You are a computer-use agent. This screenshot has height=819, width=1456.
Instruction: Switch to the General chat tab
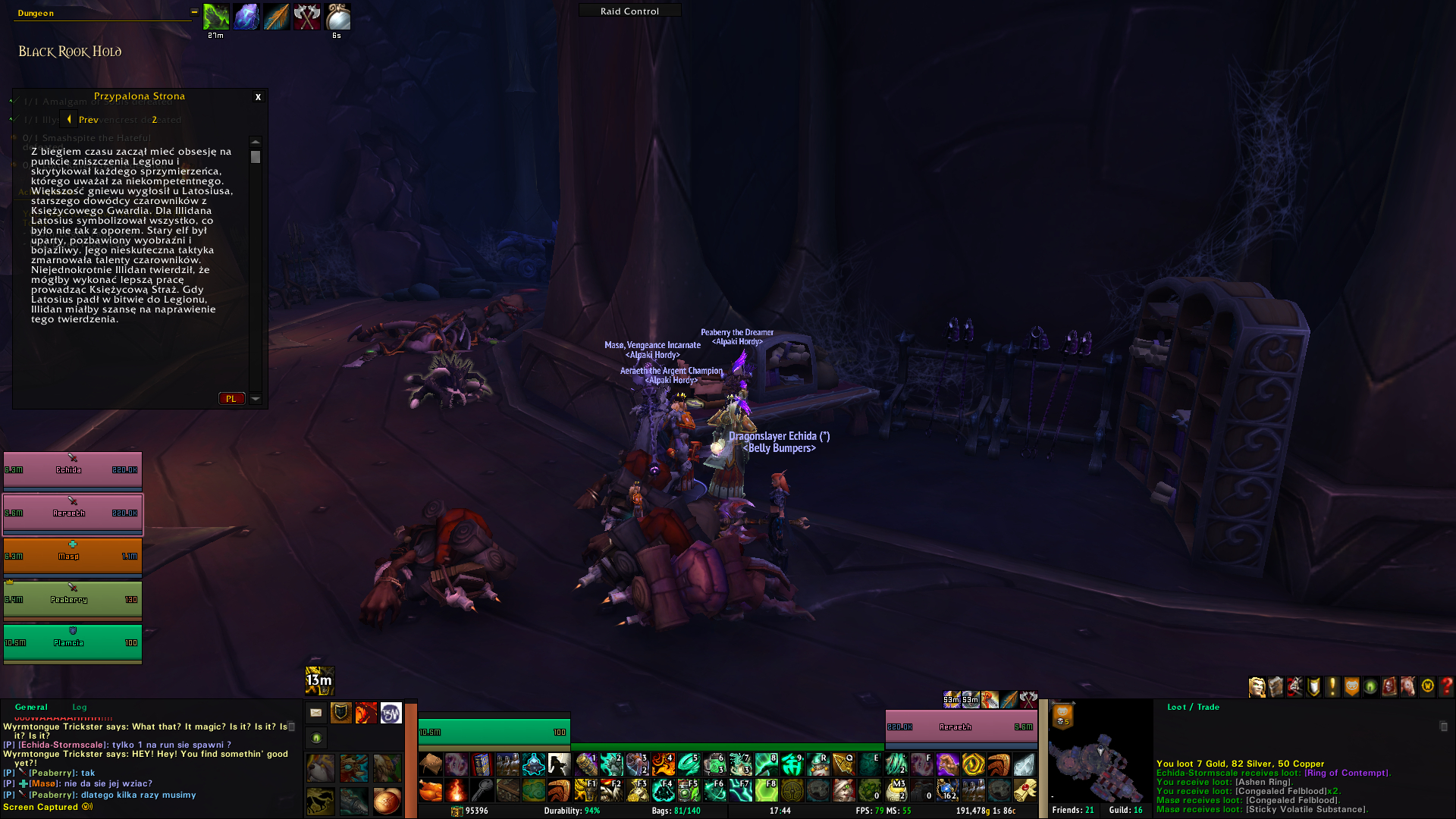pos(31,707)
